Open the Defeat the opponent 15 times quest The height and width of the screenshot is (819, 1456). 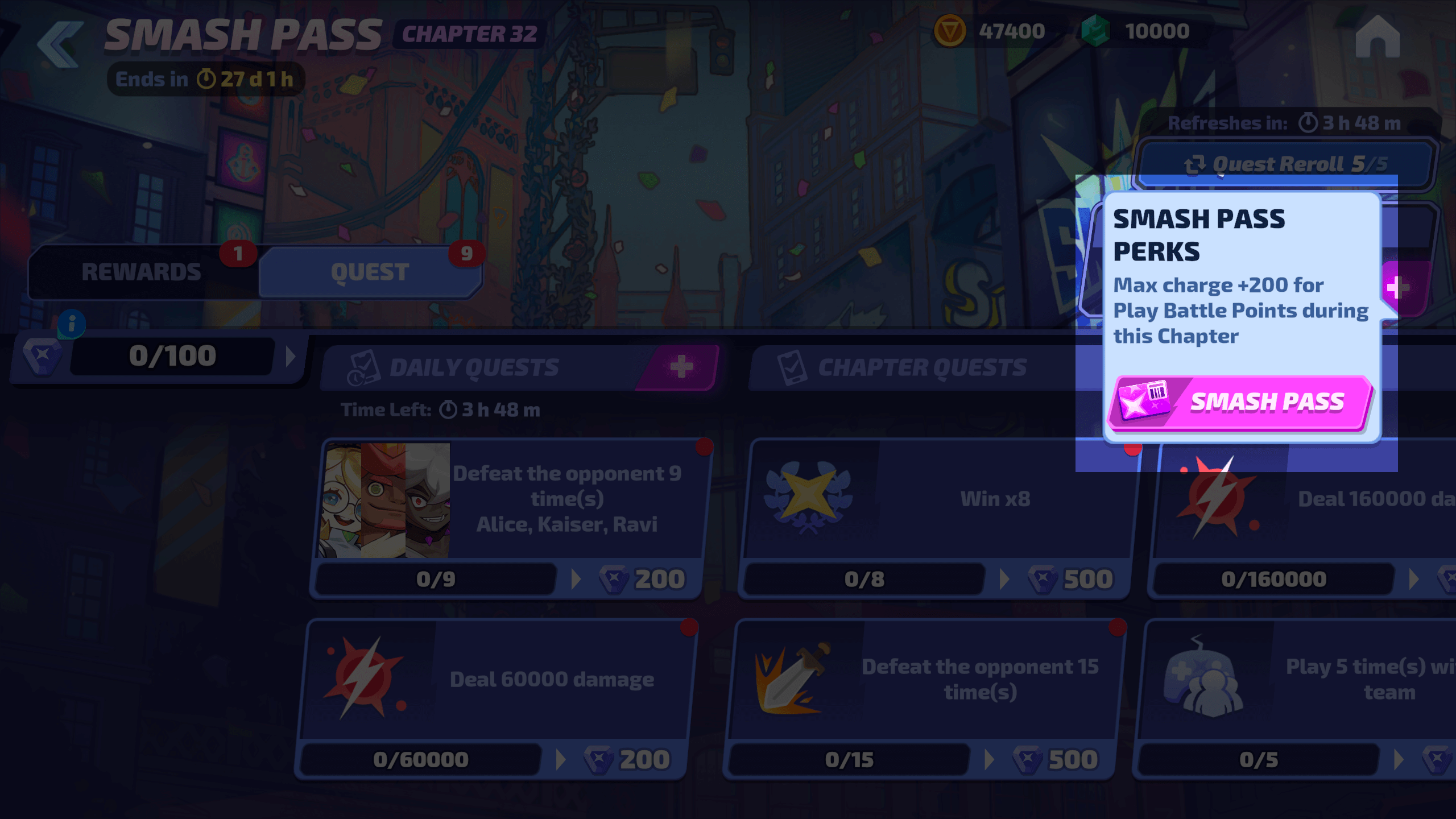pyautogui.click(x=924, y=680)
